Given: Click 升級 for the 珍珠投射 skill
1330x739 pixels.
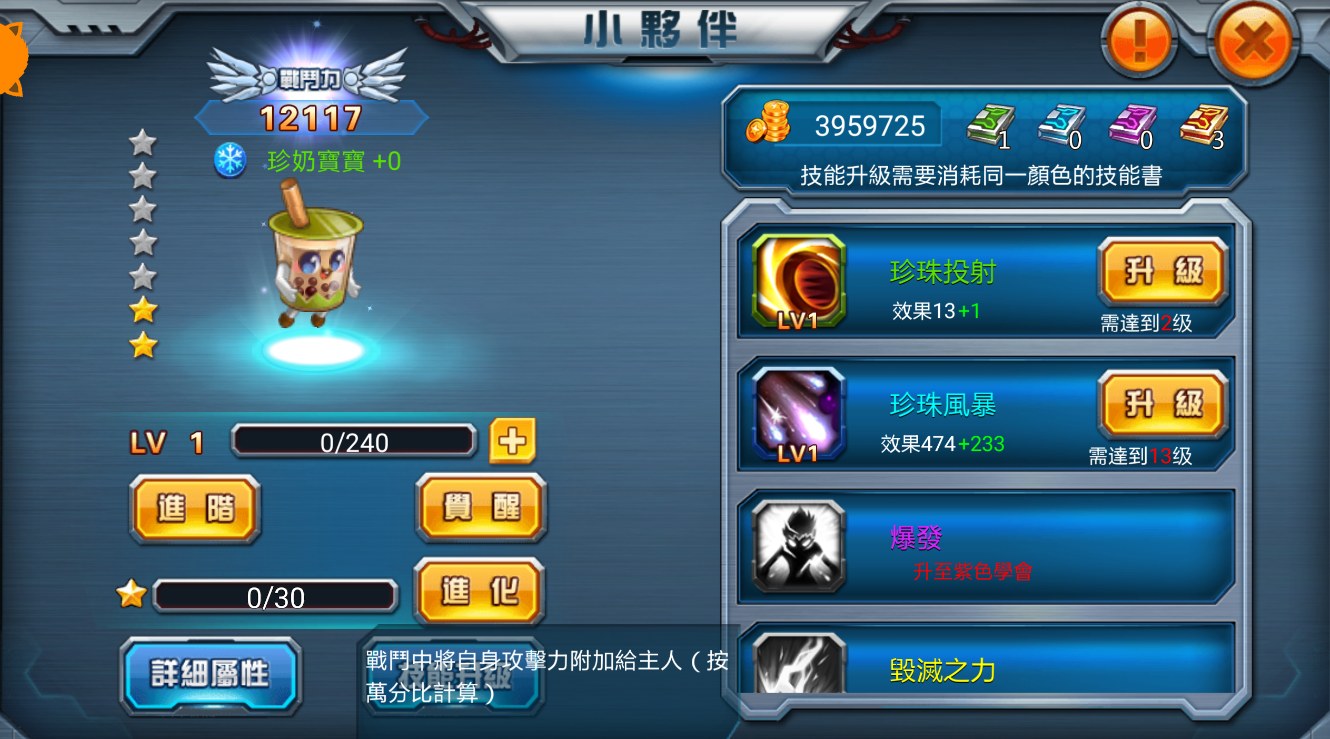Looking at the screenshot, I should coord(1162,270).
